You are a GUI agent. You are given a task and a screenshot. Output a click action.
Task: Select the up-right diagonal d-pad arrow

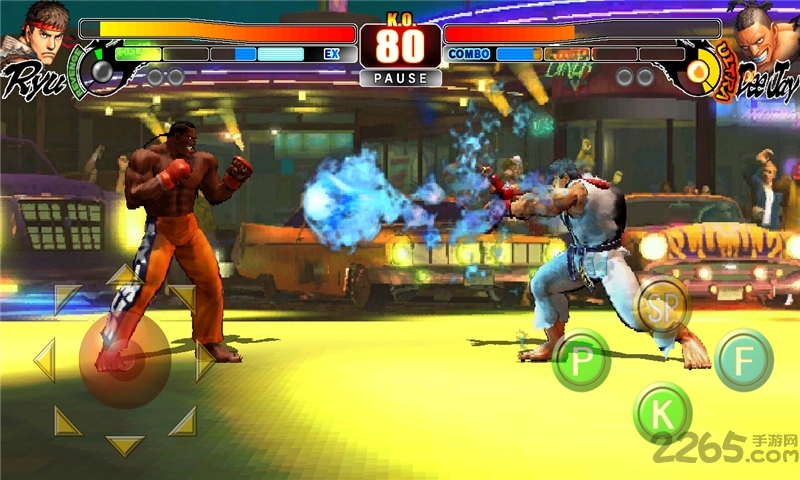[x=183, y=298]
